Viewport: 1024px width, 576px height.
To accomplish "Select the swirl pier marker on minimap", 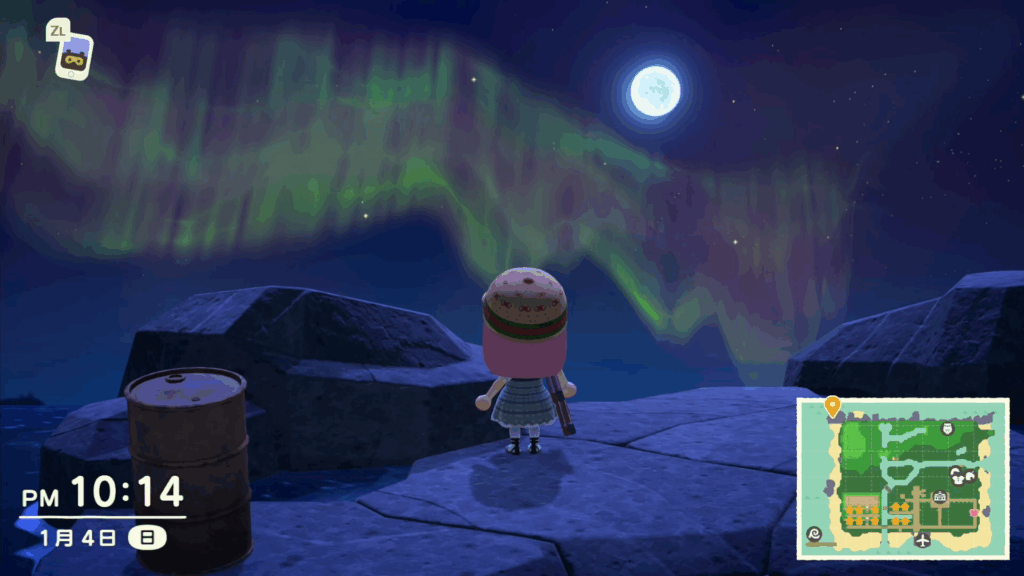I will click(x=813, y=534).
